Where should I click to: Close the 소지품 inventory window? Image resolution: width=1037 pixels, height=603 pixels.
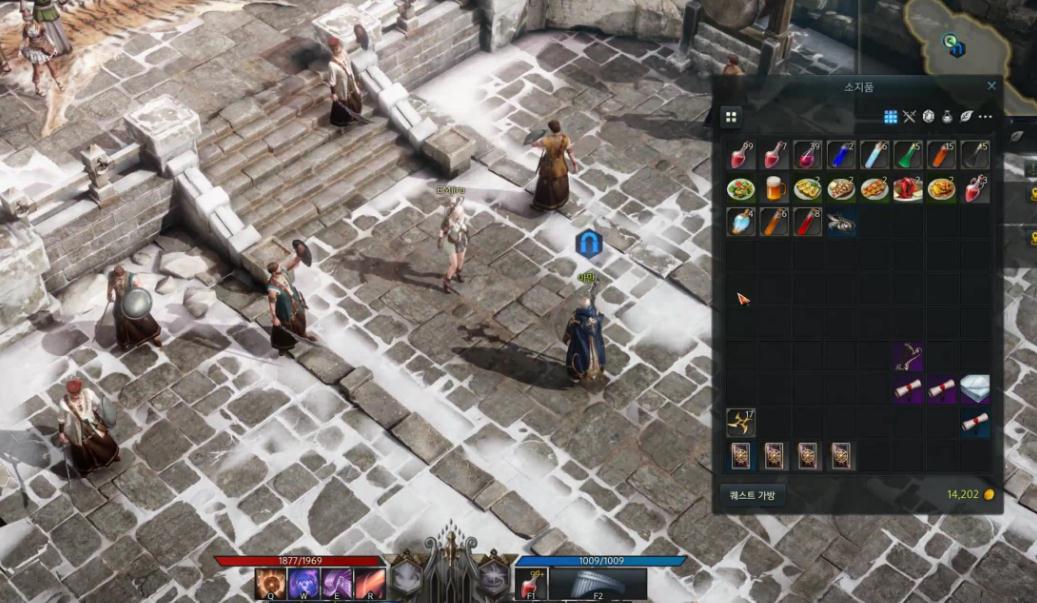tap(991, 86)
